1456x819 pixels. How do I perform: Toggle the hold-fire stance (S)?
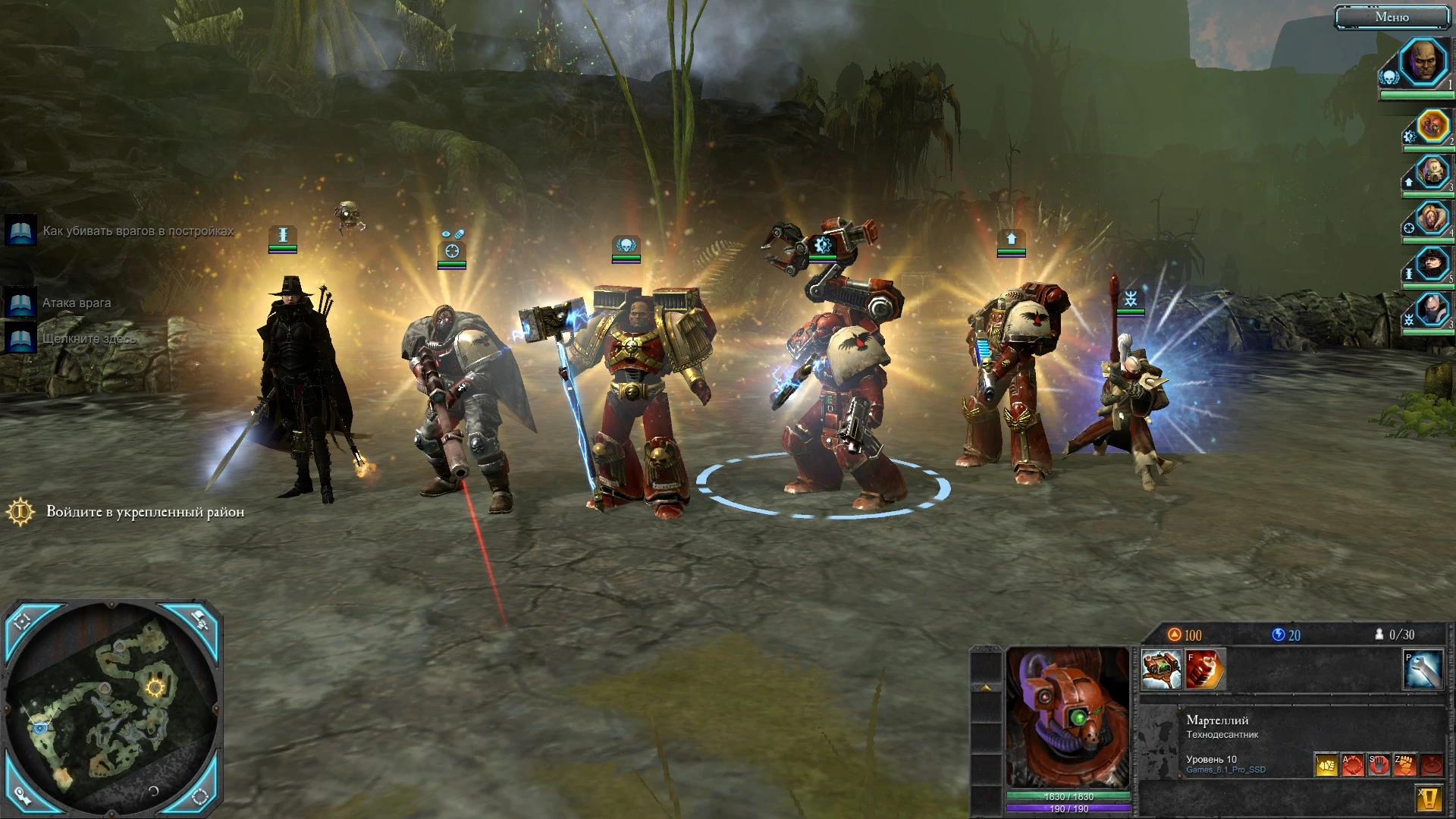pos(1379,766)
